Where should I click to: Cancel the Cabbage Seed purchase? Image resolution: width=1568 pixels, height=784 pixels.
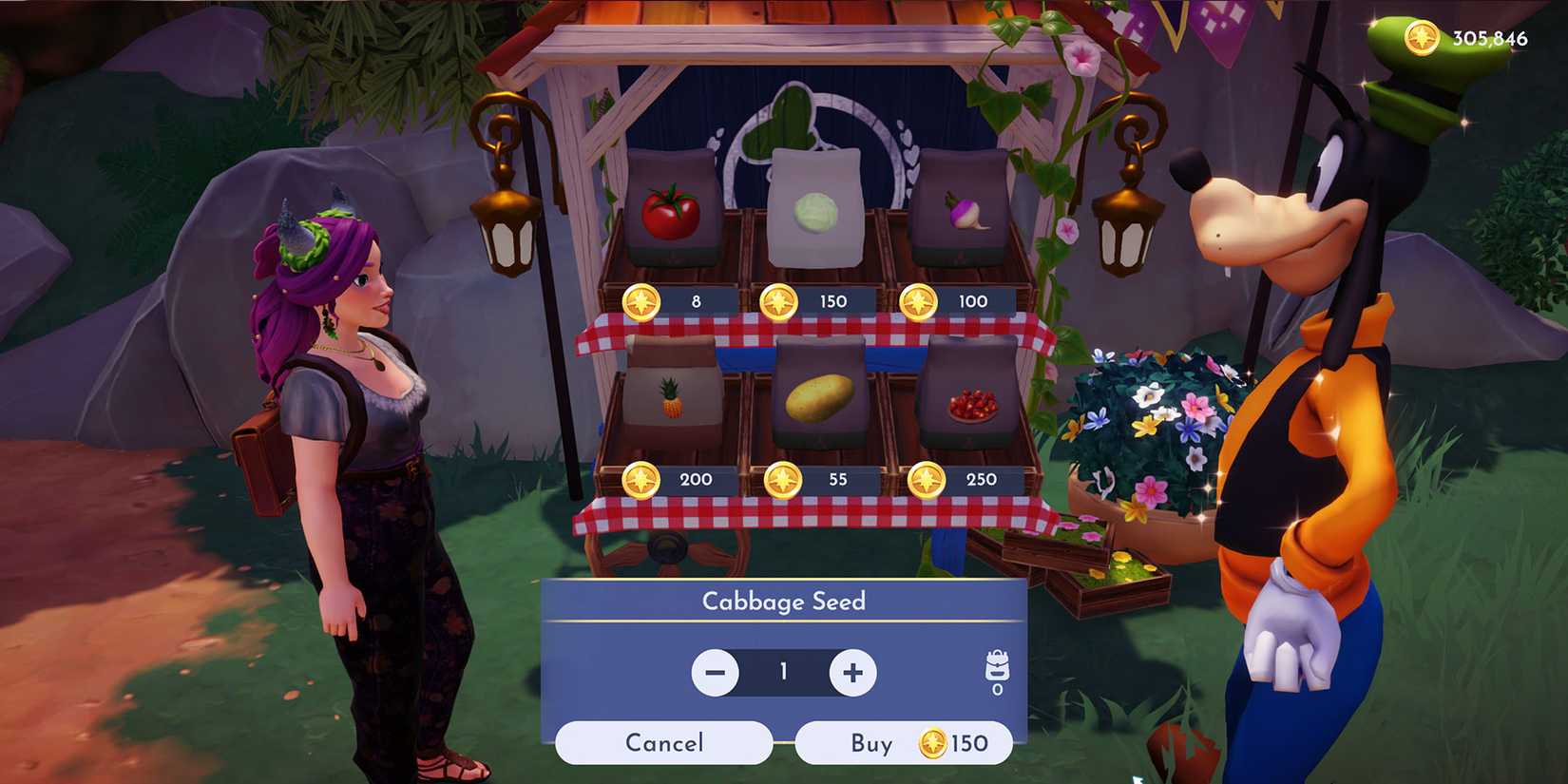click(x=664, y=742)
